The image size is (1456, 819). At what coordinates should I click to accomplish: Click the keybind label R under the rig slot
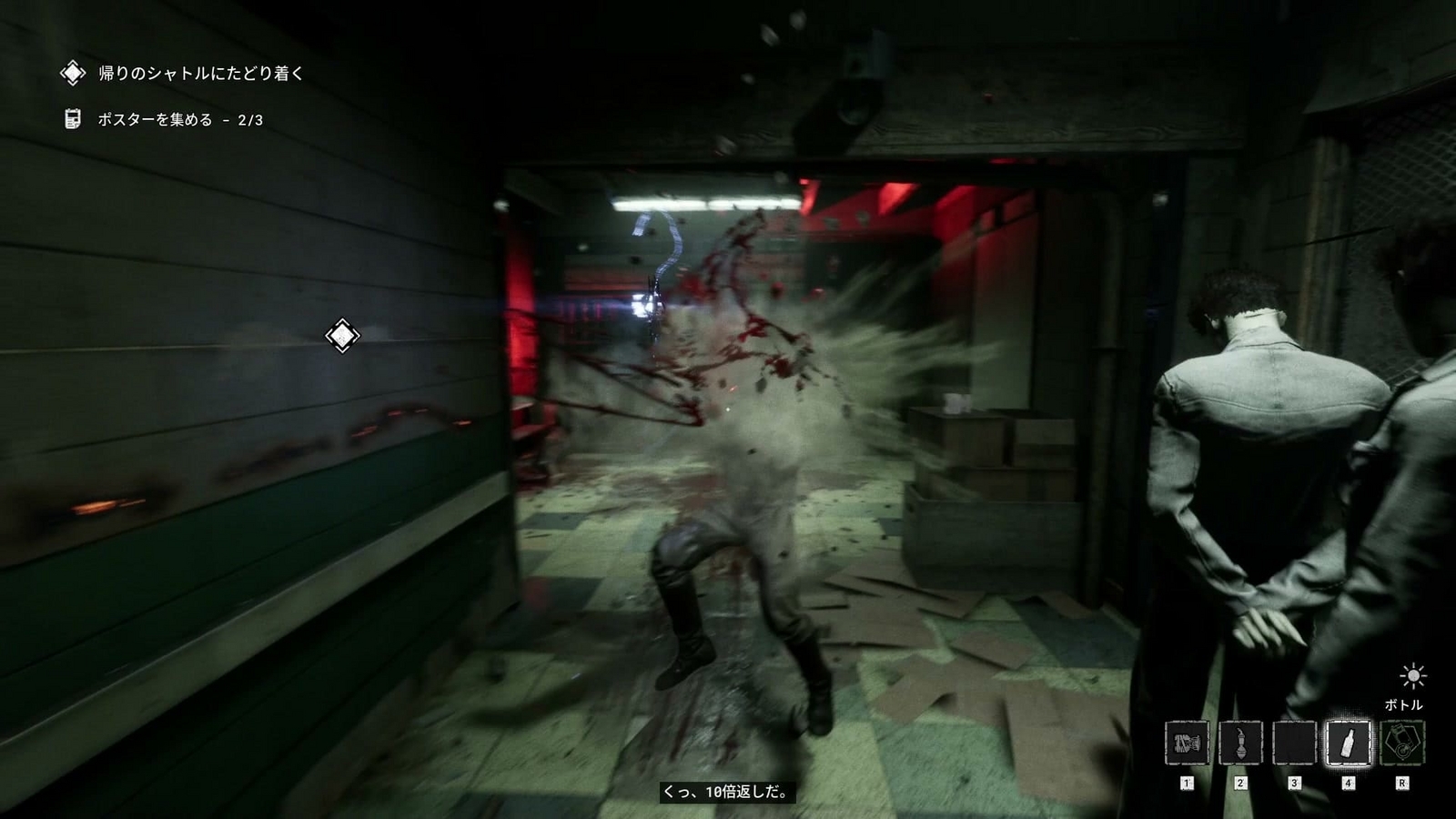pos(1401,783)
